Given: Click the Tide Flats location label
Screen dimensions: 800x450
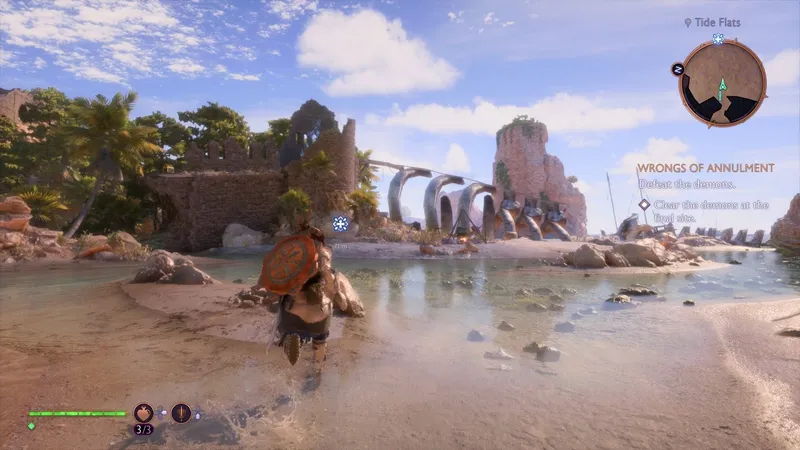Looking at the screenshot, I should tap(716, 21).
